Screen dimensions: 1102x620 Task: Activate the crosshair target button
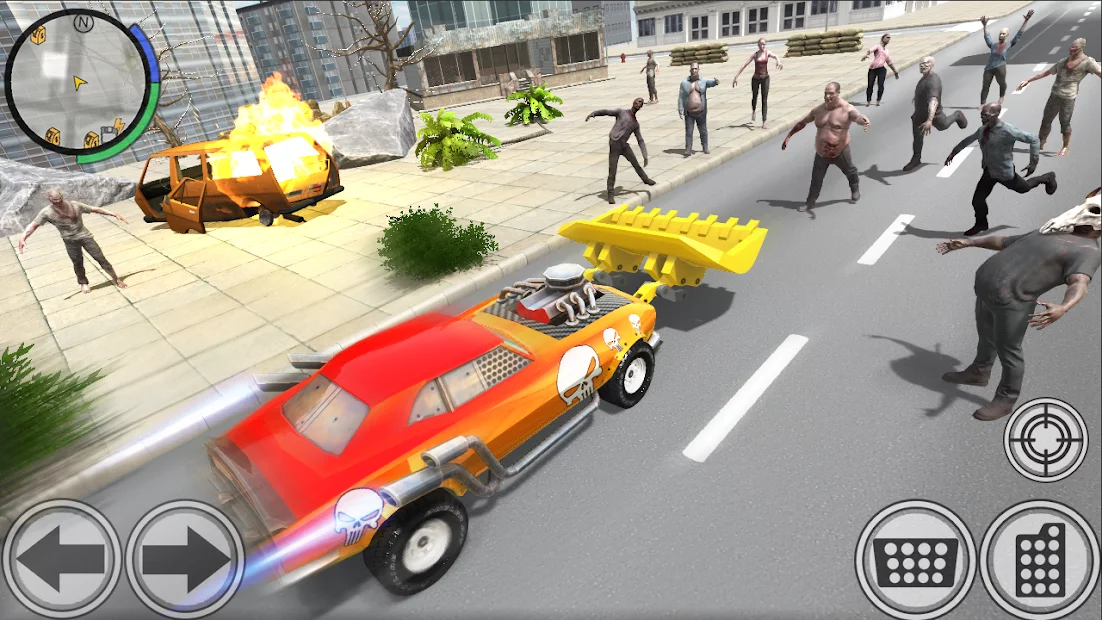pos(1046,440)
